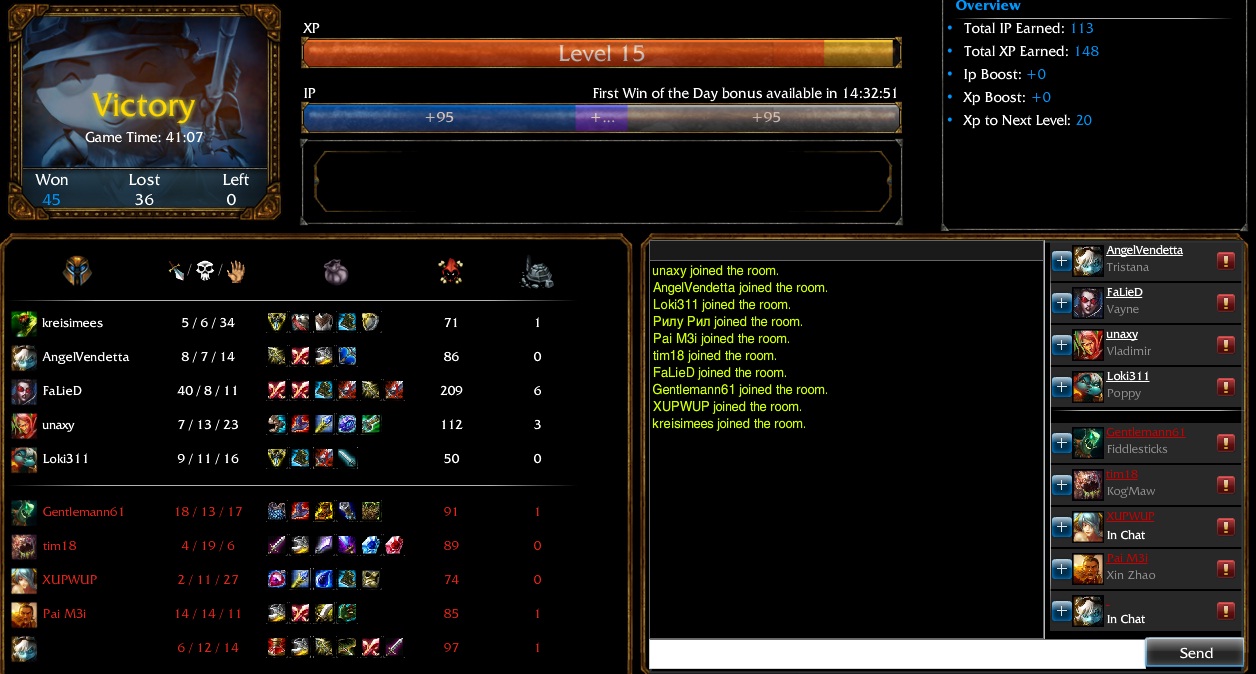Add FaLieD with the plus button
This screenshot has height=674, width=1256.
click(1061, 303)
